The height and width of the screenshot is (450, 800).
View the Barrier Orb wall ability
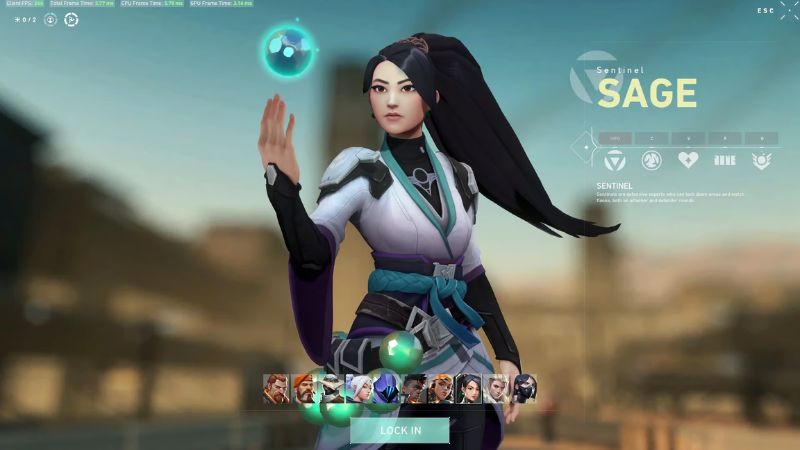point(725,160)
